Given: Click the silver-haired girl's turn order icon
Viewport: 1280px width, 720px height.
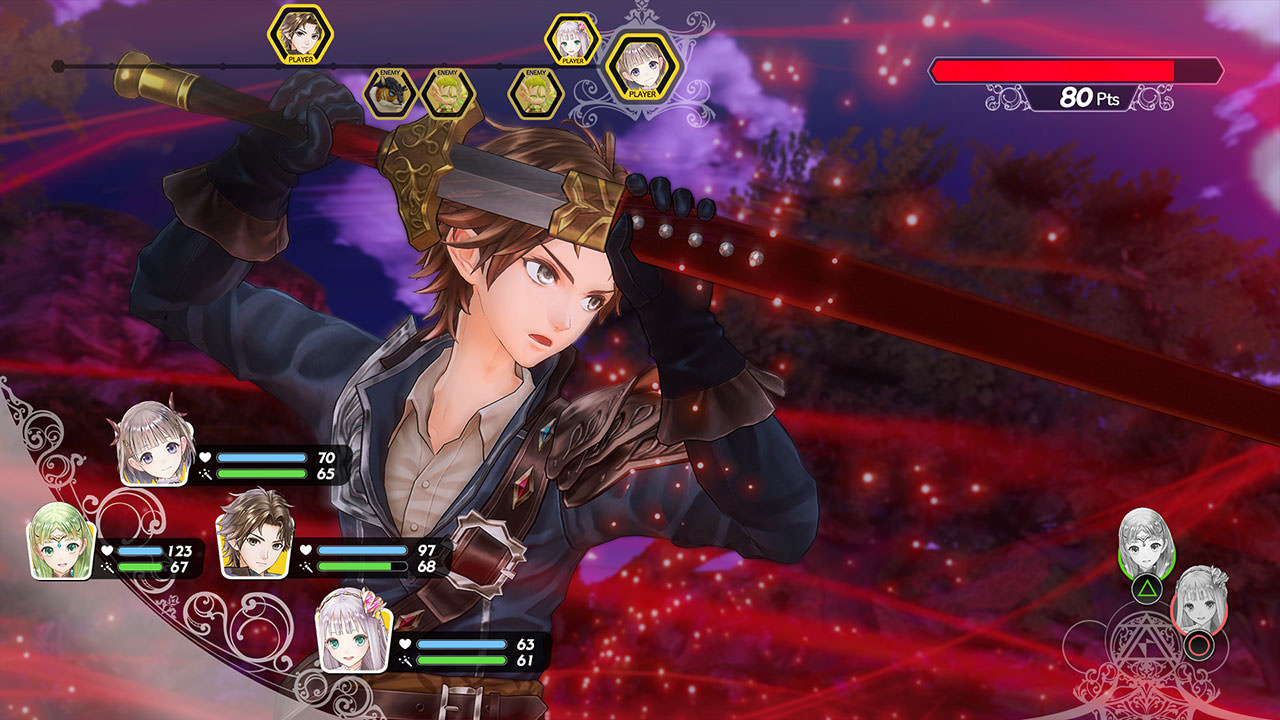Looking at the screenshot, I should [572, 40].
